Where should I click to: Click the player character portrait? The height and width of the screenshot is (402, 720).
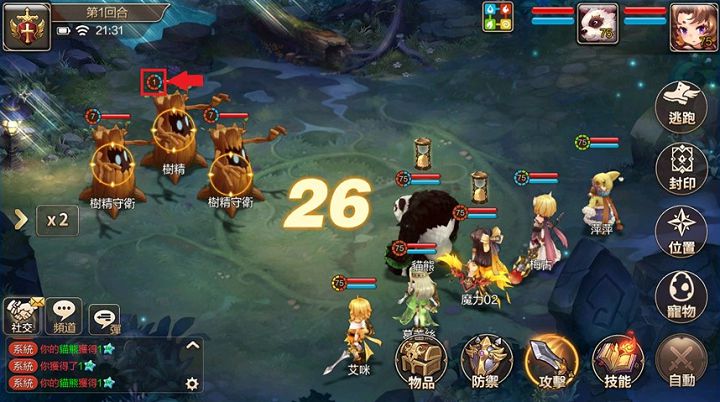click(688, 22)
